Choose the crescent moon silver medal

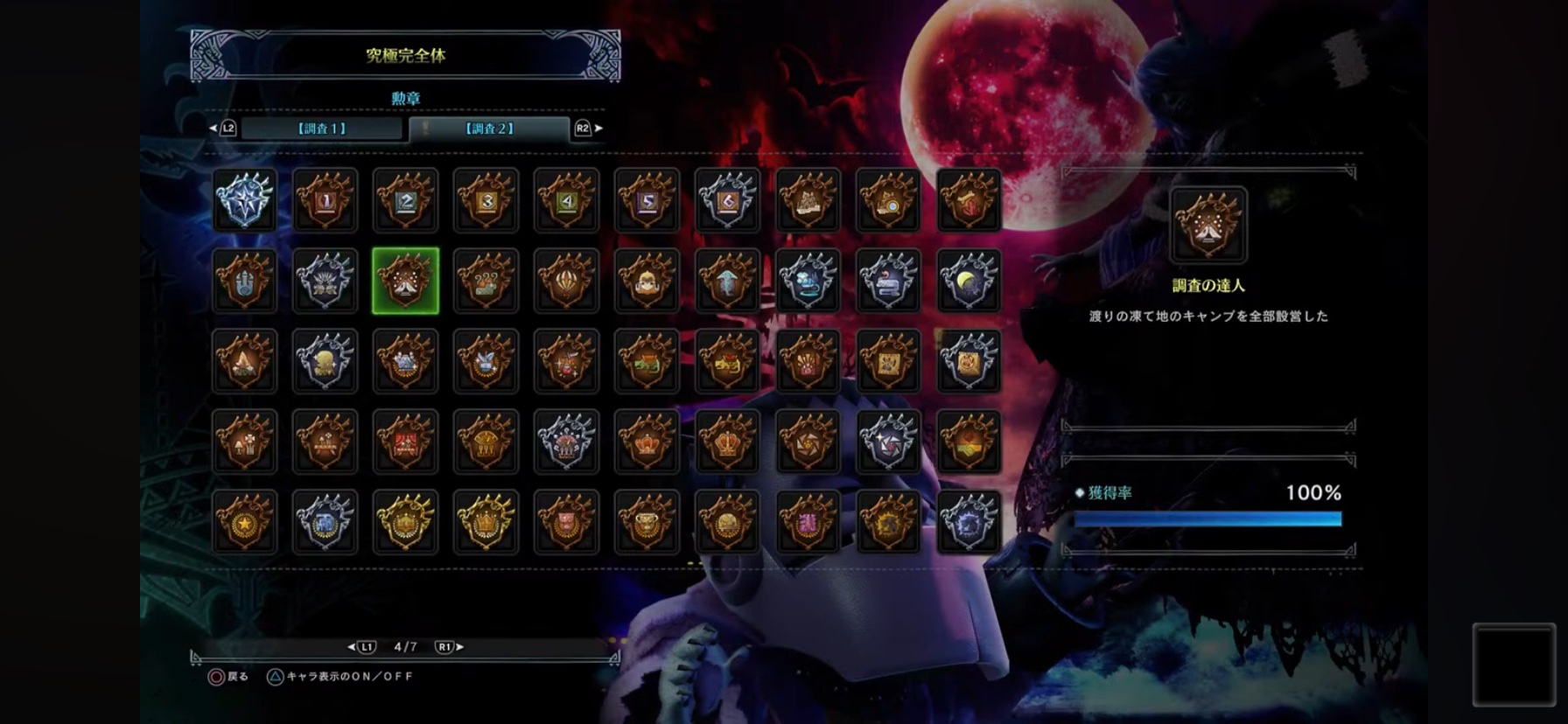pyautogui.click(x=969, y=281)
